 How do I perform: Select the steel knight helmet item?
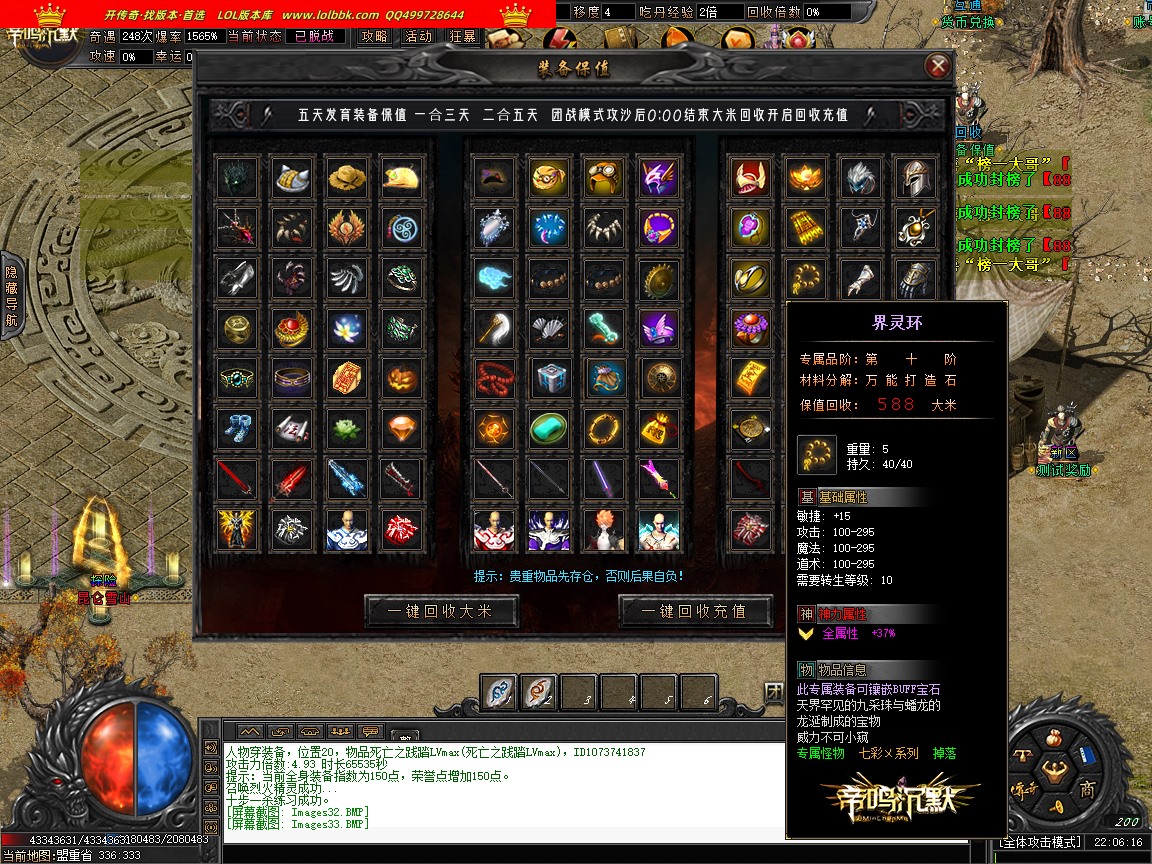914,177
